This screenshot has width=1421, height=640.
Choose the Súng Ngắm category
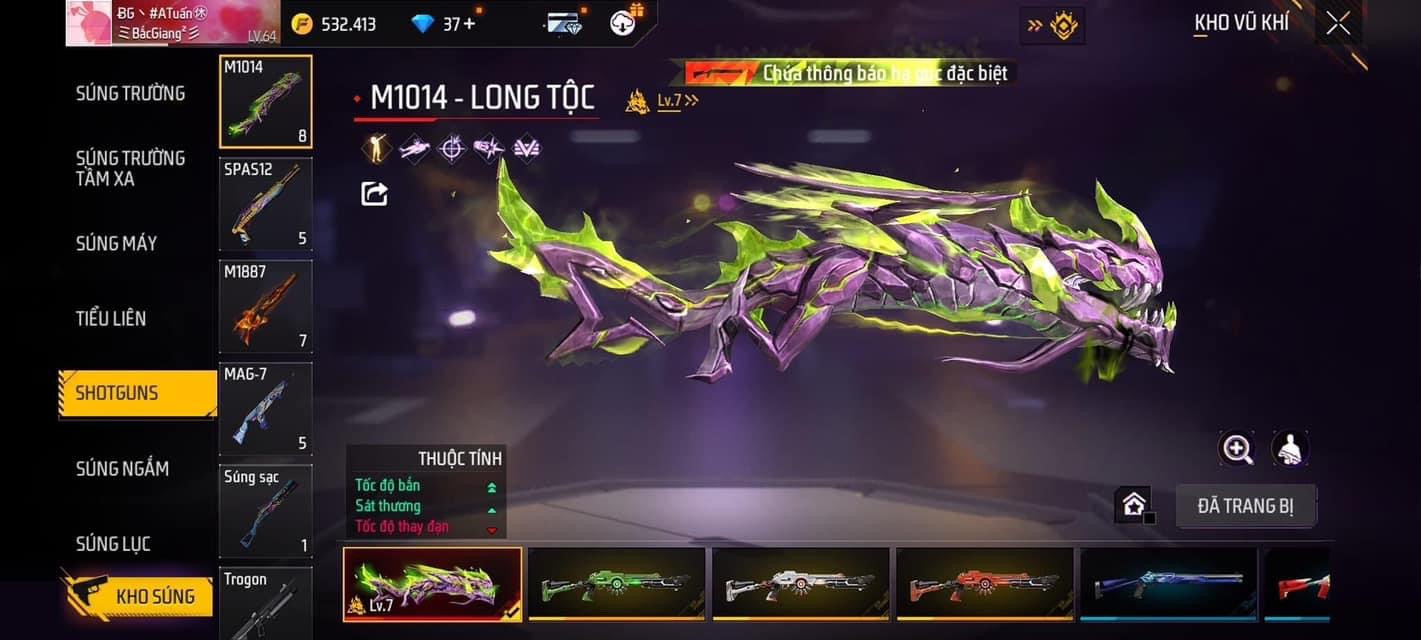point(122,468)
